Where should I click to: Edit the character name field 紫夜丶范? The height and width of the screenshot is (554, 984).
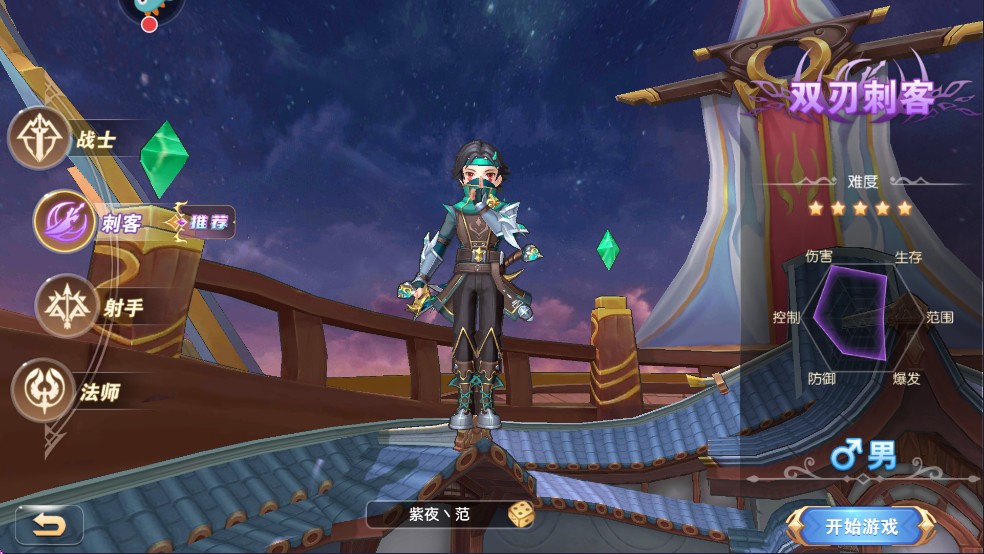point(438,515)
